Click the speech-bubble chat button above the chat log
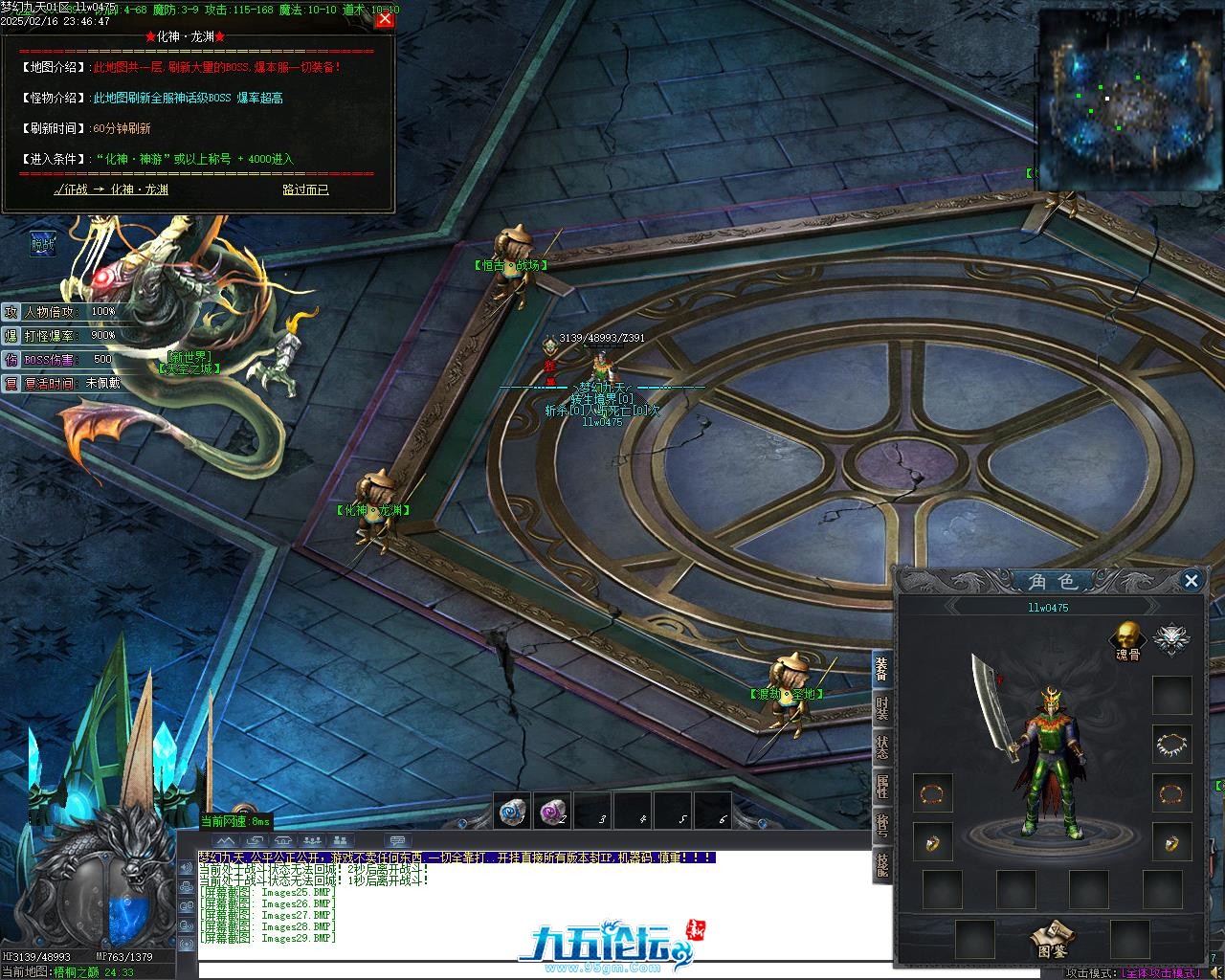This screenshot has height=980, width=1225. (397, 841)
